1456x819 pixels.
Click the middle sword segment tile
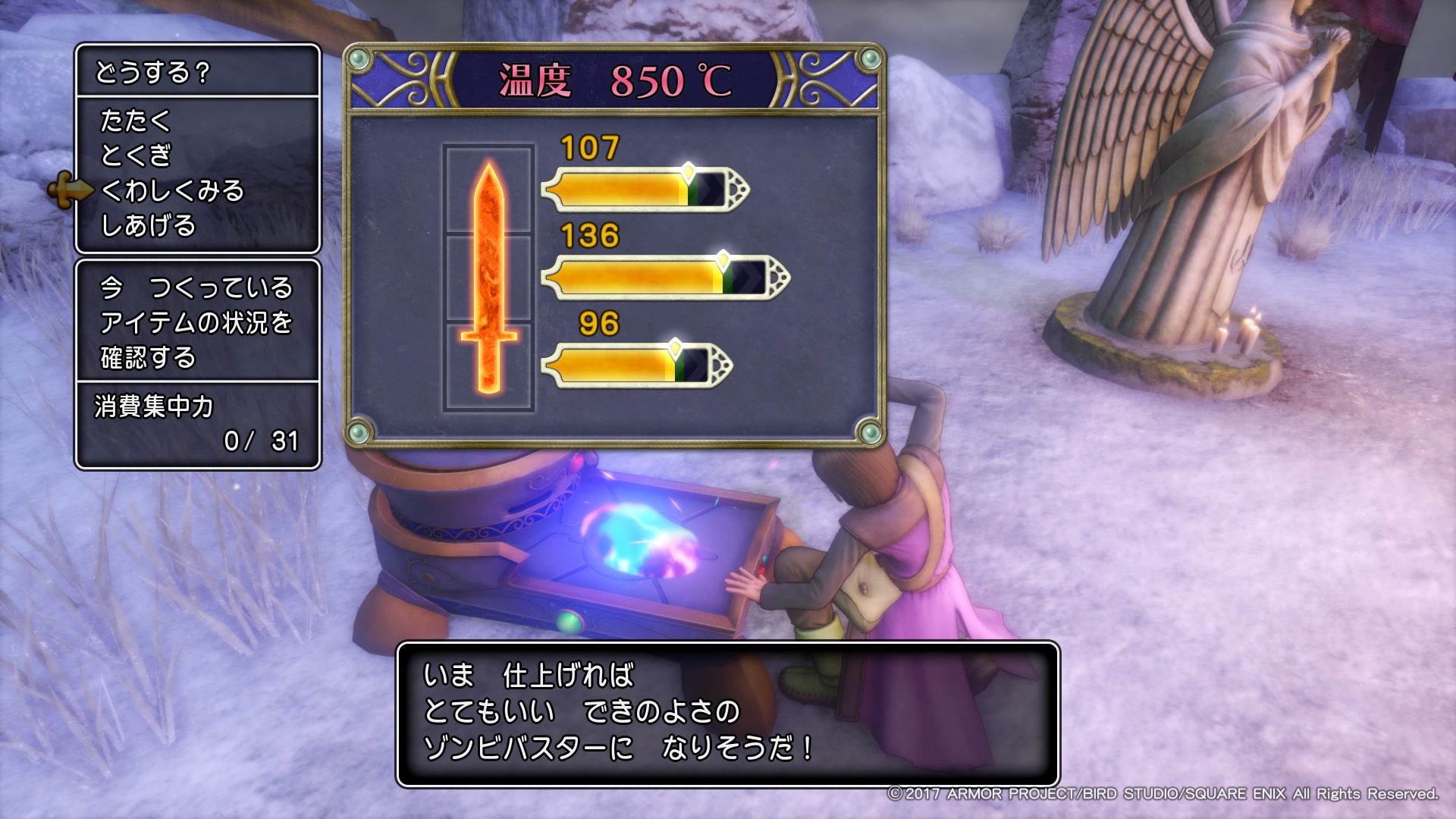(x=488, y=278)
